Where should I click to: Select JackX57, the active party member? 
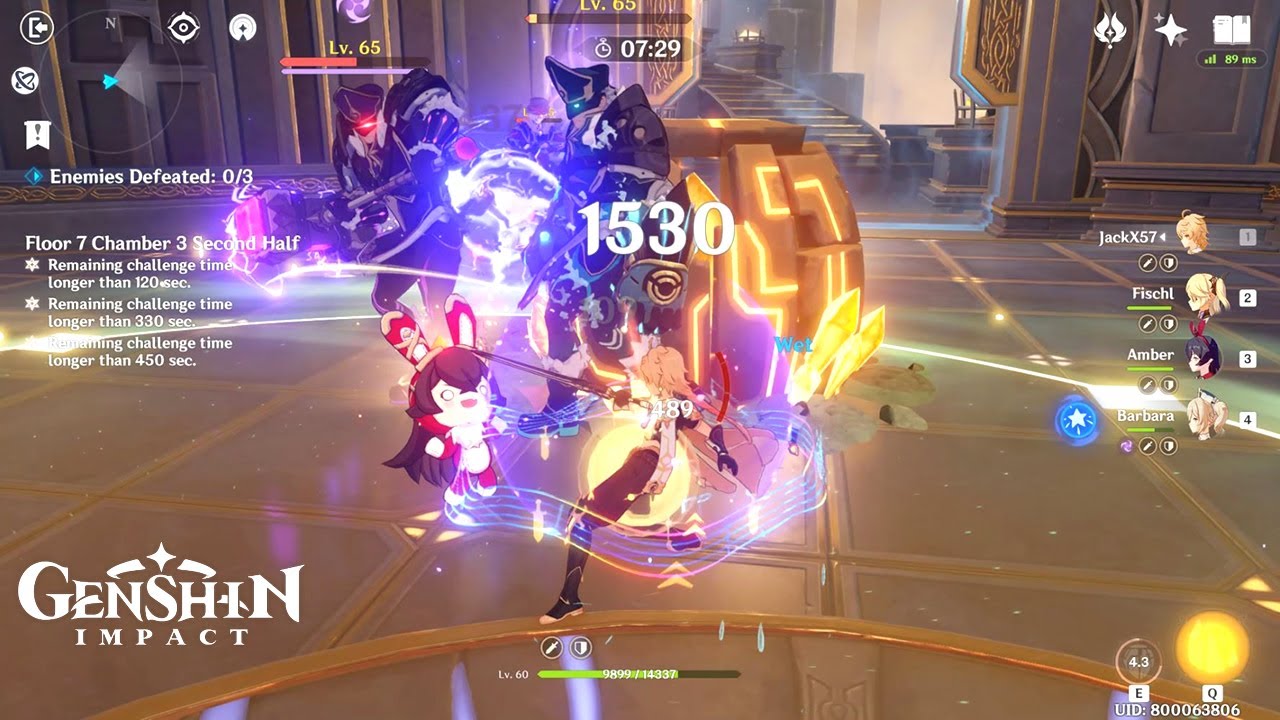pyautogui.click(x=1190, y=237)
